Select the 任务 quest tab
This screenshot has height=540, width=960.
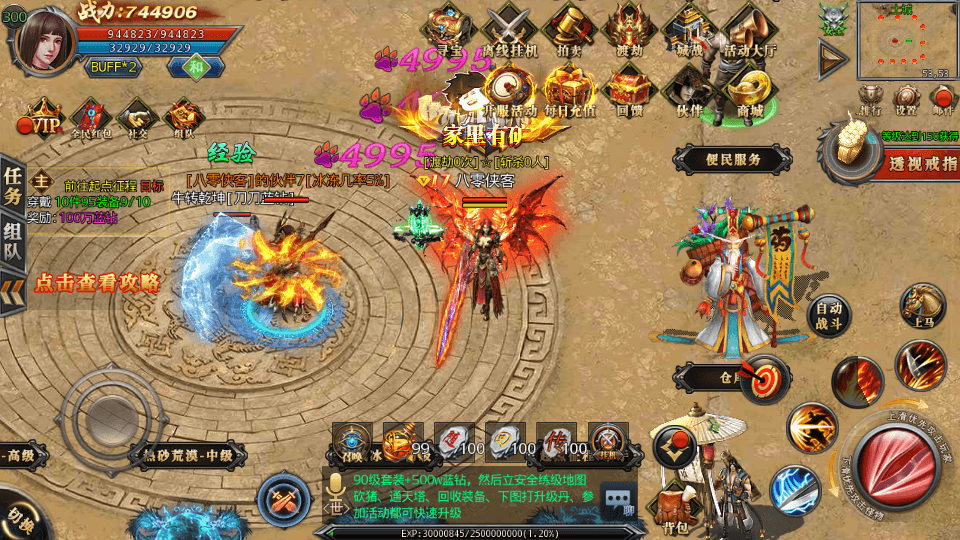click(x=13, y=183)
